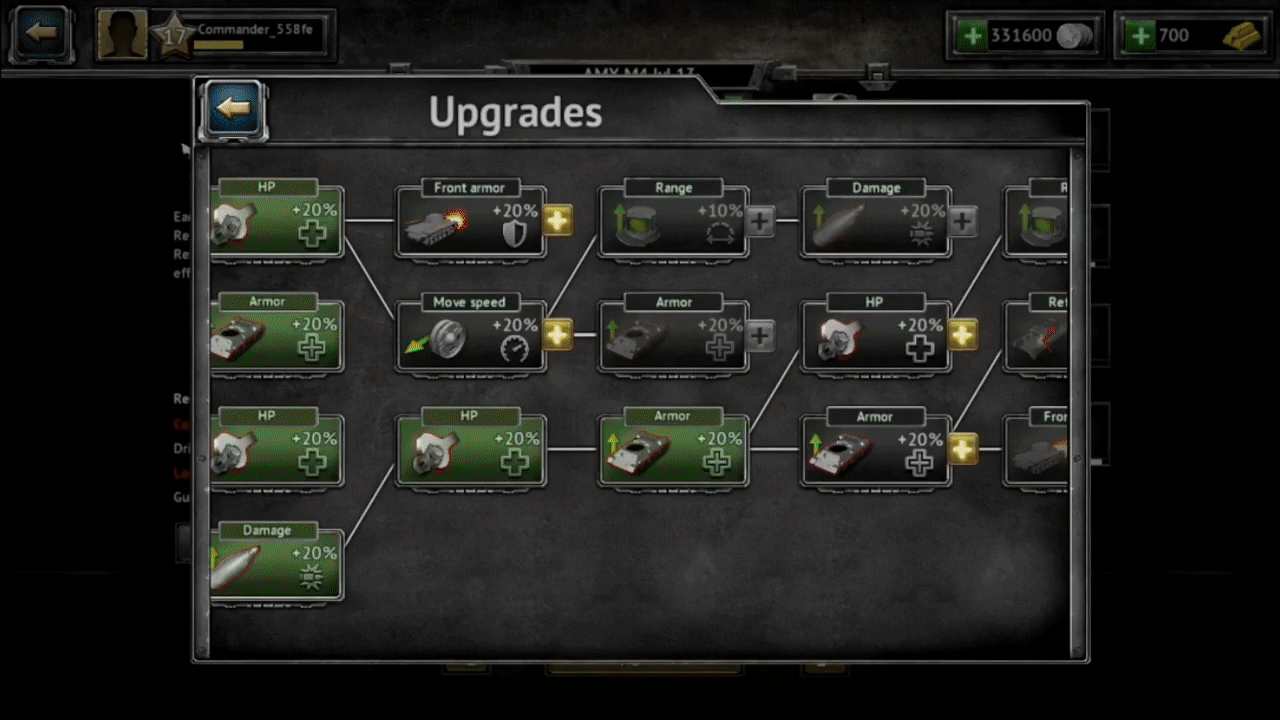Open Commander_558fe player profile
Screen dimensions: 1280x720
pyautogui.click(x=215, y=35)
